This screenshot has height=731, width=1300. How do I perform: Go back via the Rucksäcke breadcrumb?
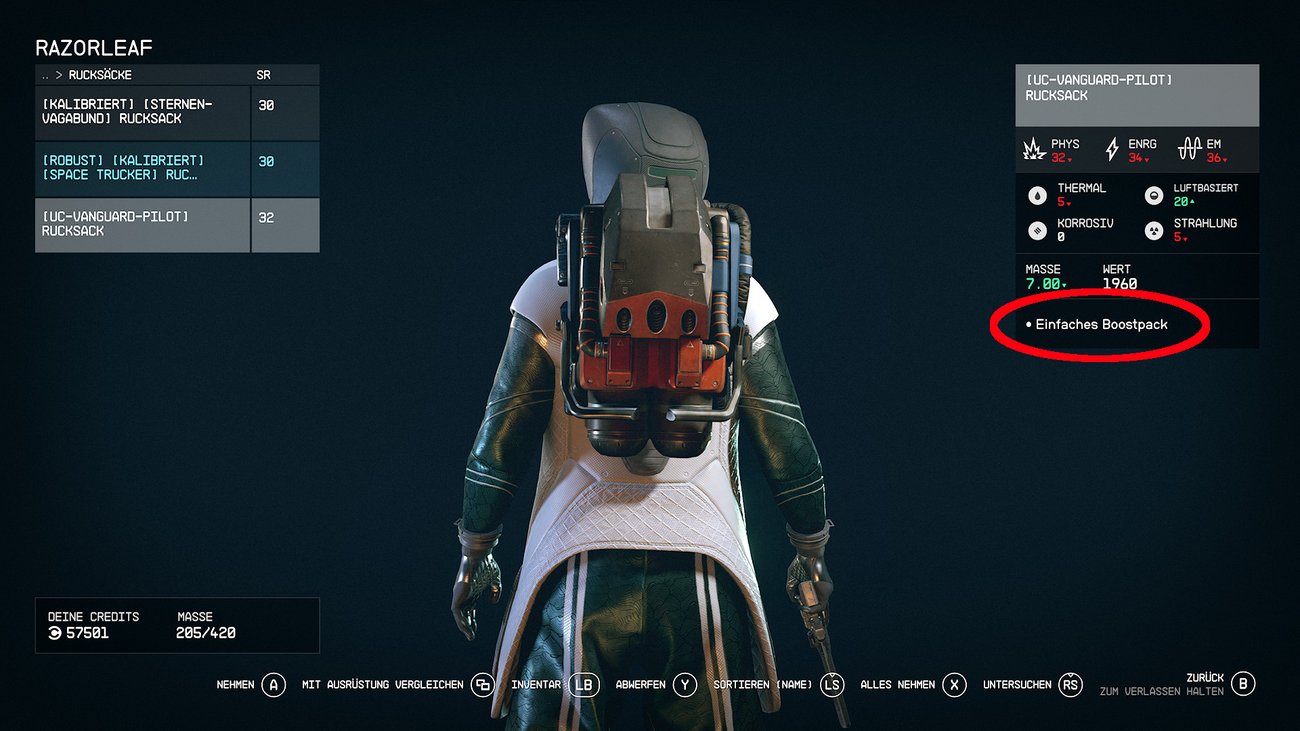[100, 75]
